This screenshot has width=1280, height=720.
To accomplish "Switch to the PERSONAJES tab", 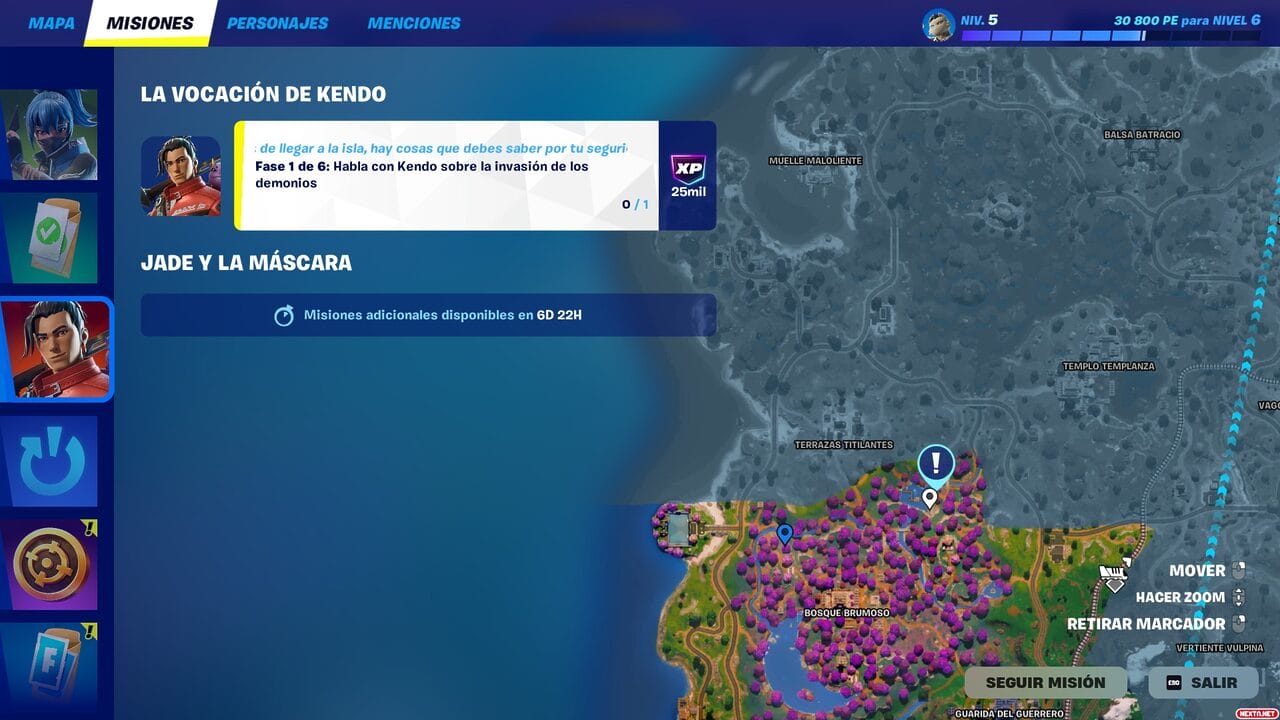I will (276, 22).
